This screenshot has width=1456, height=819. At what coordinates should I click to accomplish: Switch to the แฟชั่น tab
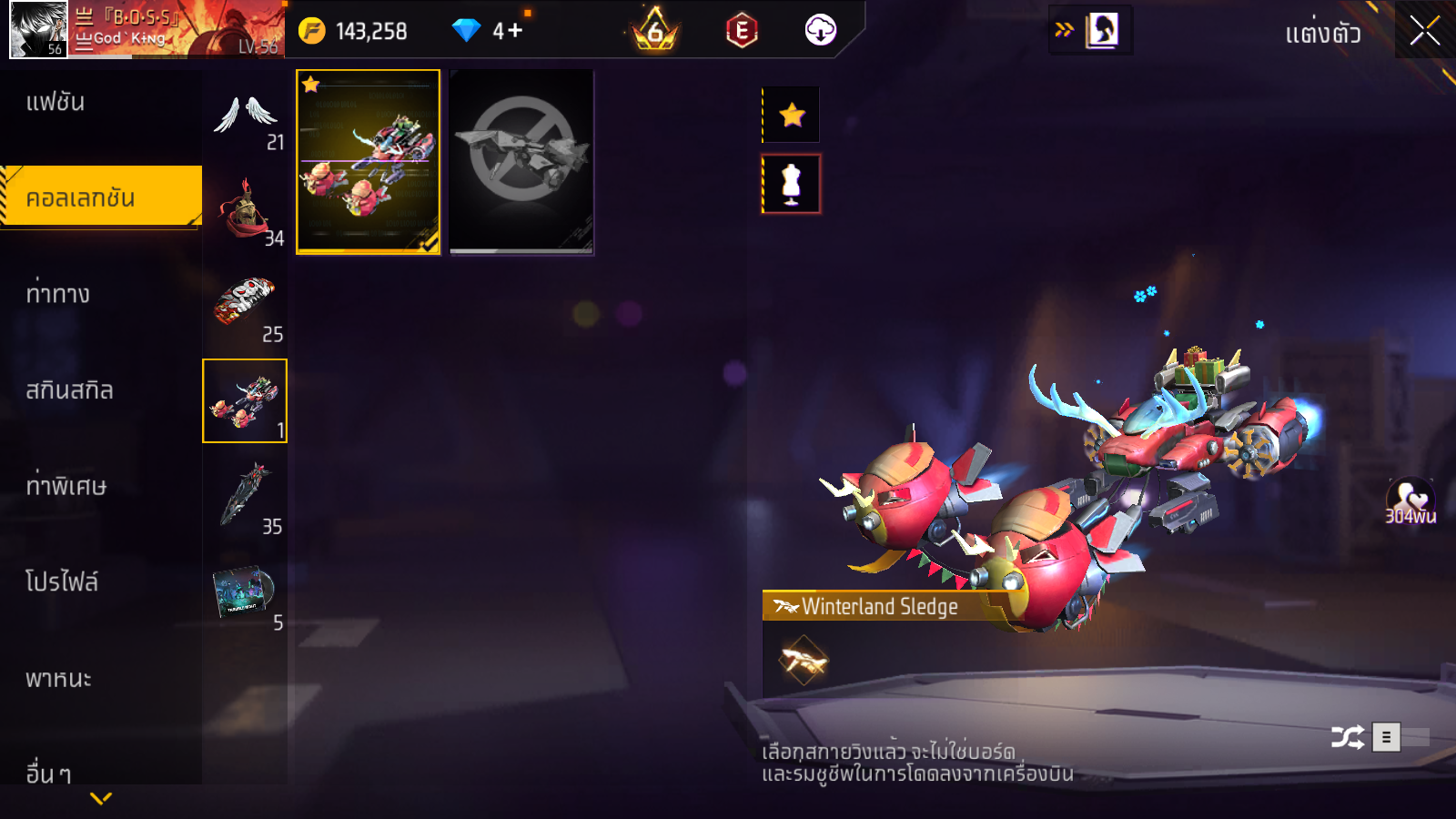click(56, 102)
